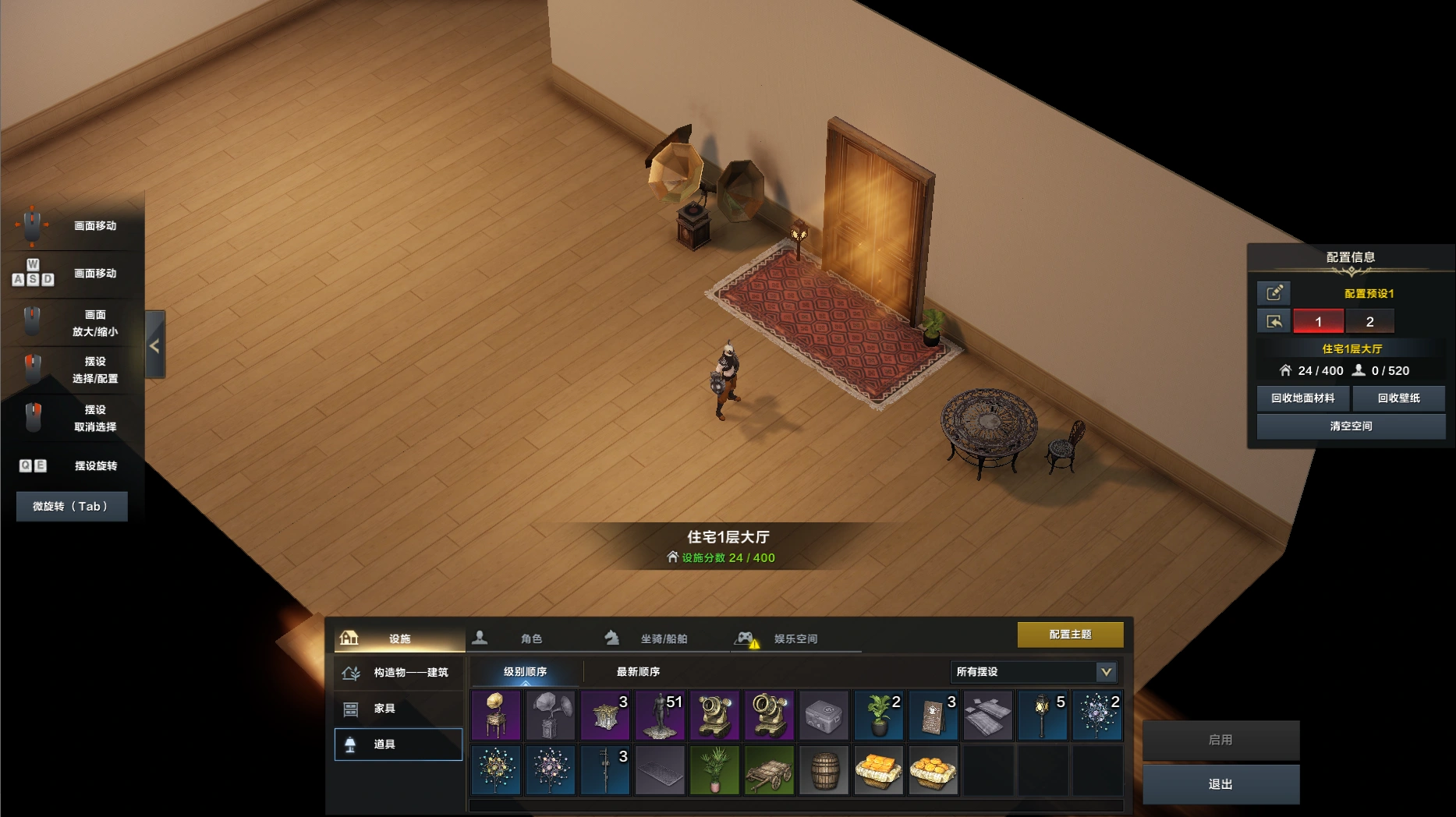Click the 配置主题 button
The height and width of the screenshot is (817, 1456).
[x=1070, y=635]
